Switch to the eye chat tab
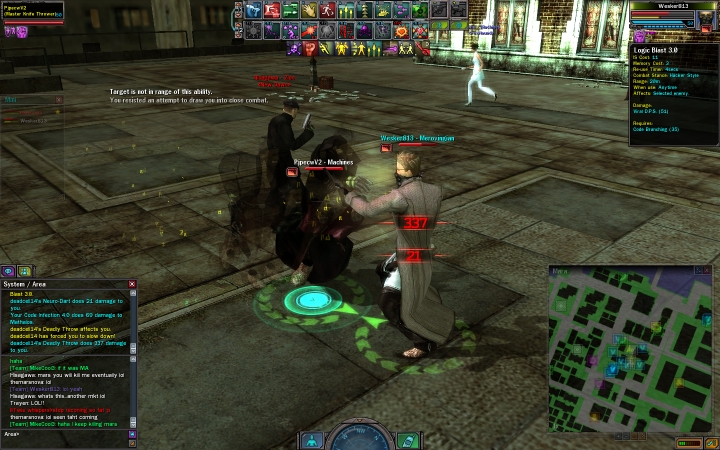 coord(8,271)
